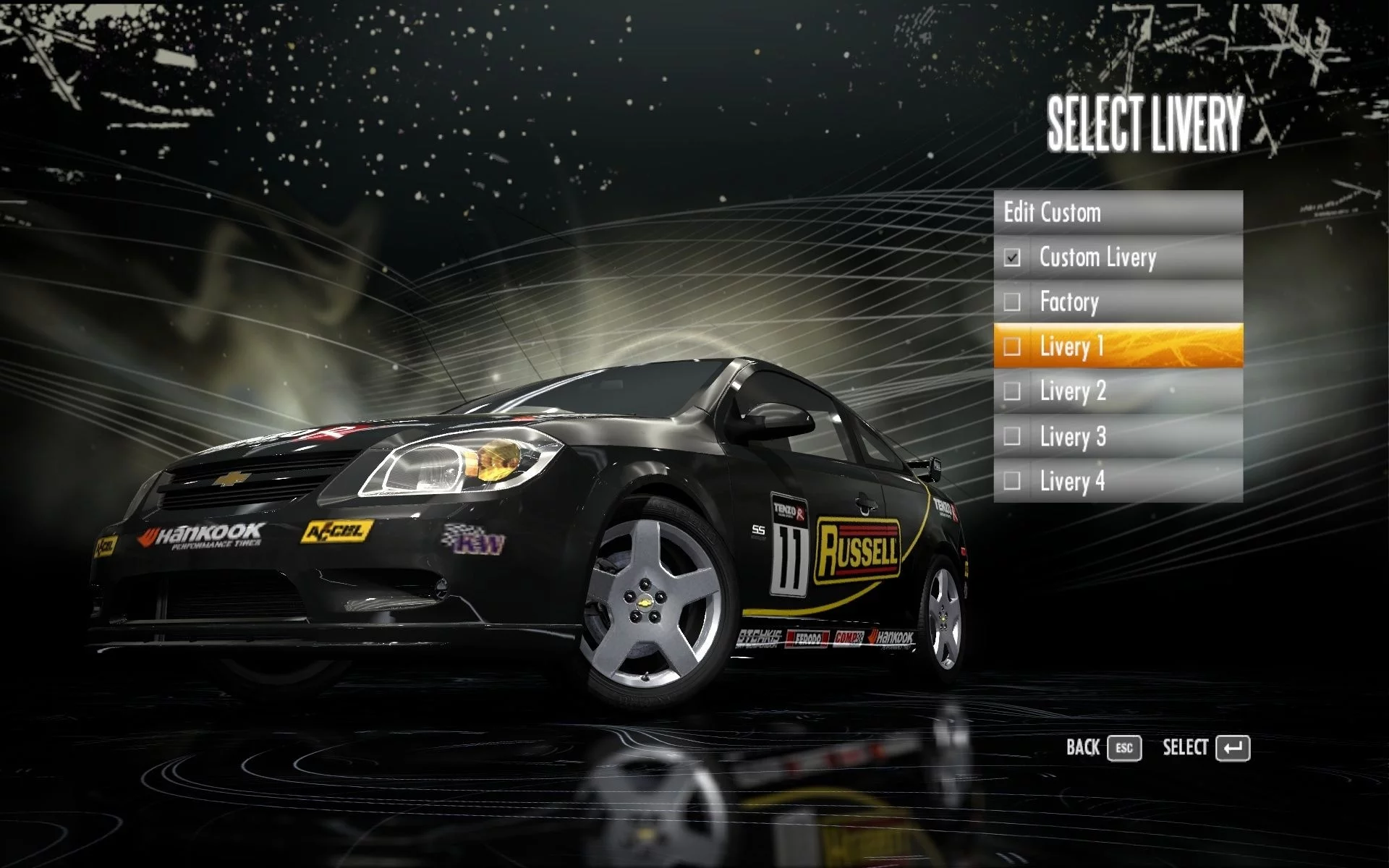The height and width of the screenshot is (868, 1389).
Task: Confirm with the SELECT button
Action: point(1206,748)
